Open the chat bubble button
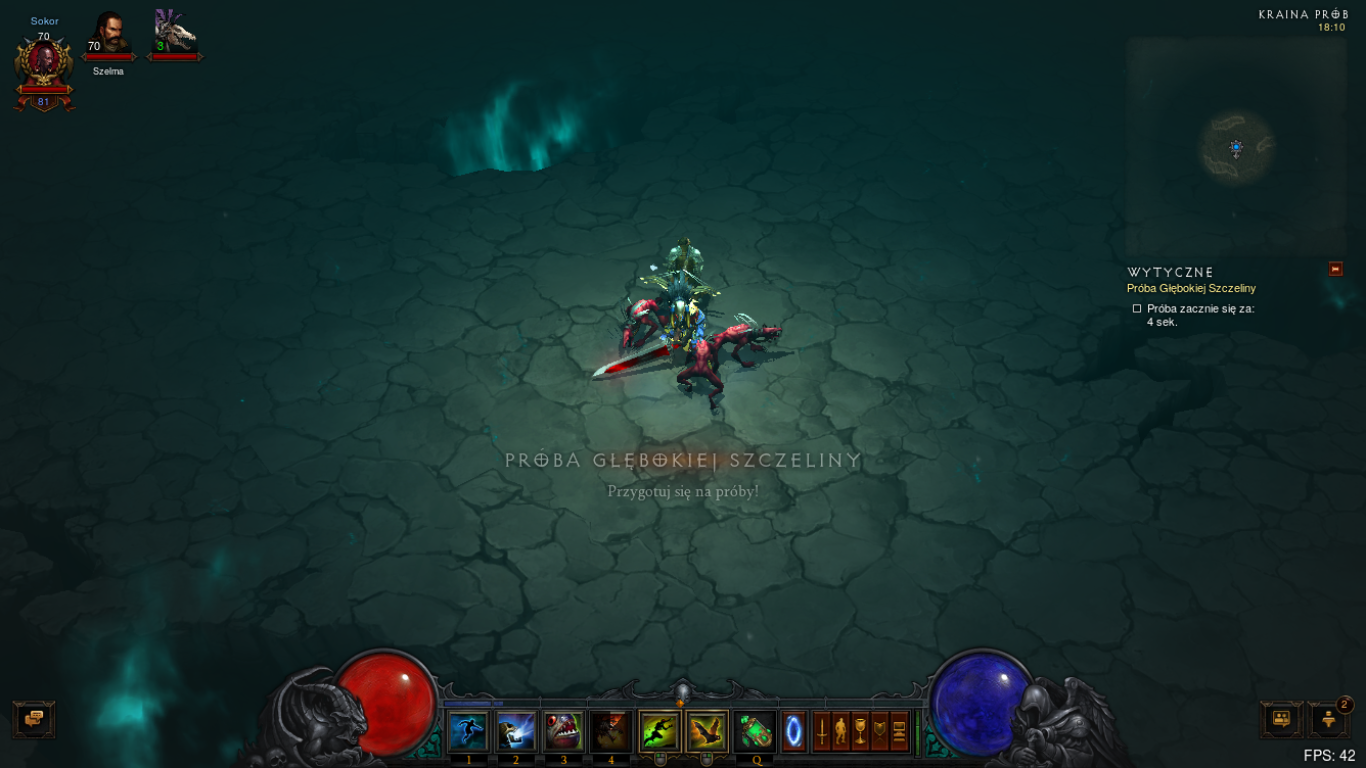Viewport: 1366px width, 768px height. 34,719
